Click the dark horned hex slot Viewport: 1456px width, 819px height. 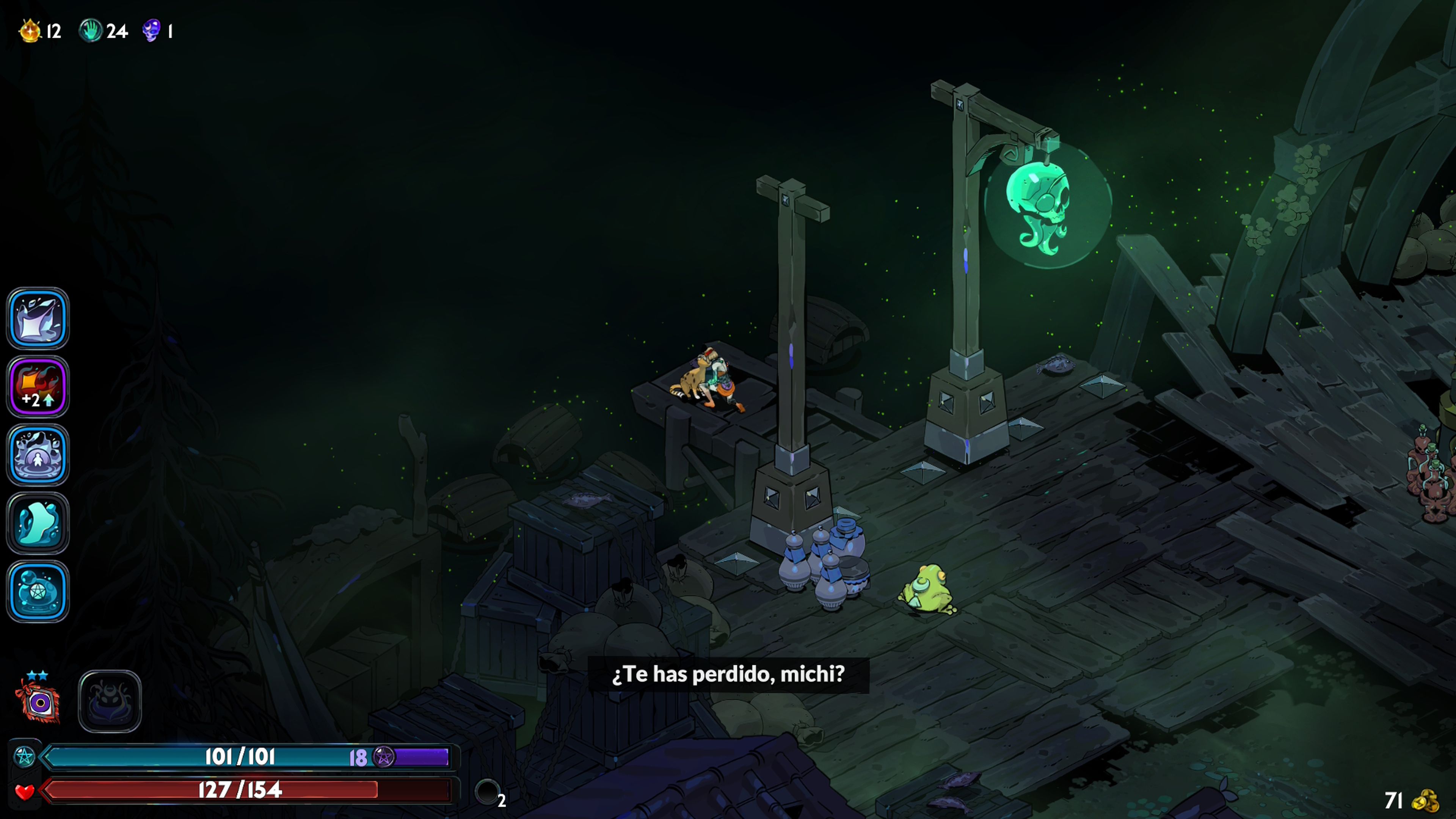(110, 701)
